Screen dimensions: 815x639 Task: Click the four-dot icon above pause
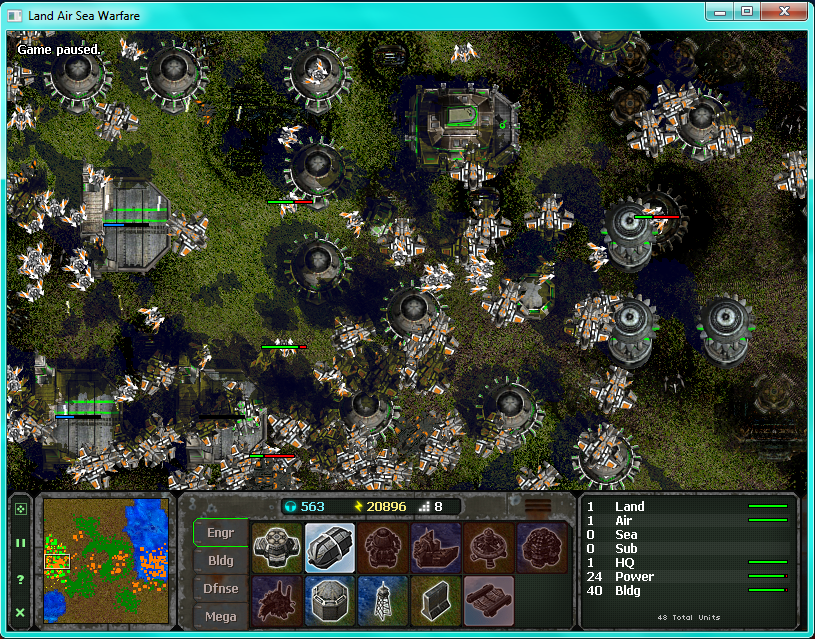pyautogui.click(x=21, y=509)
